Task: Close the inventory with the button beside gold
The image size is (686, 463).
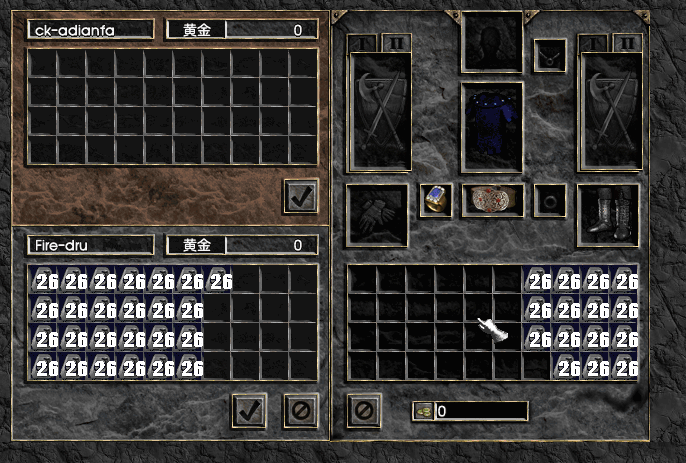Action: point(364,410)
